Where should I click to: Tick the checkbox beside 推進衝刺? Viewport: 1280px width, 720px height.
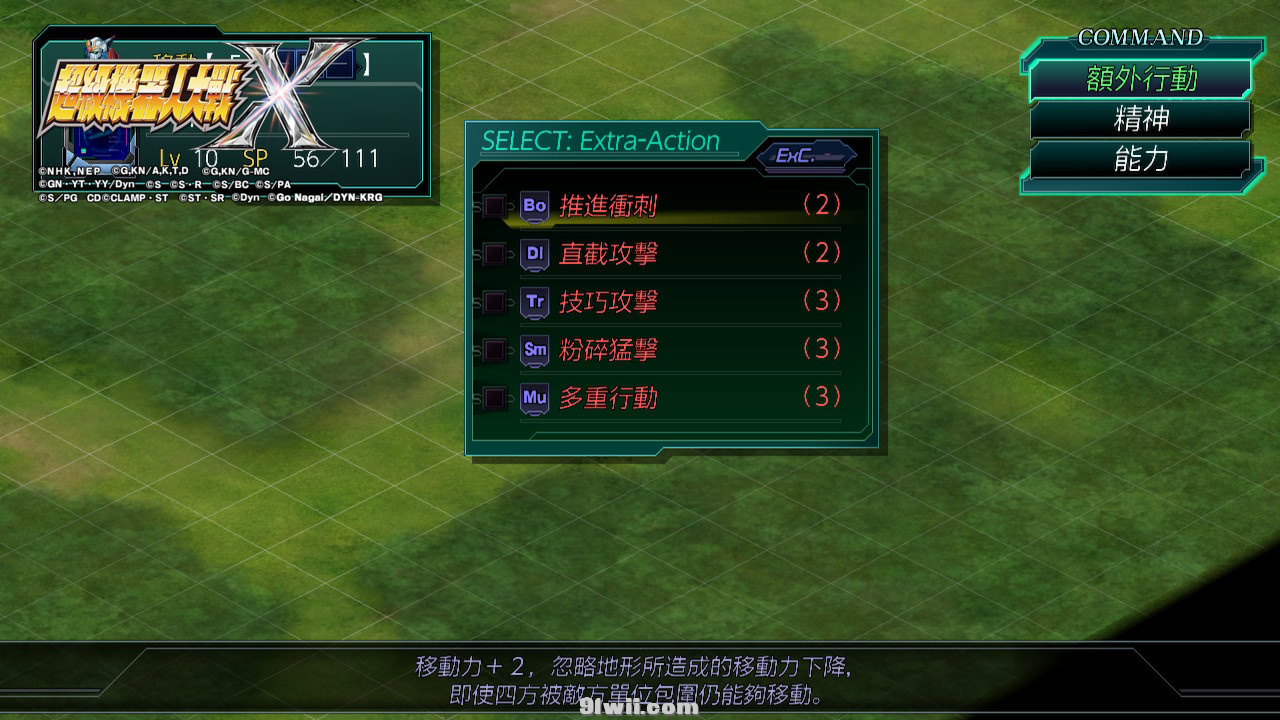pos(494,206)
